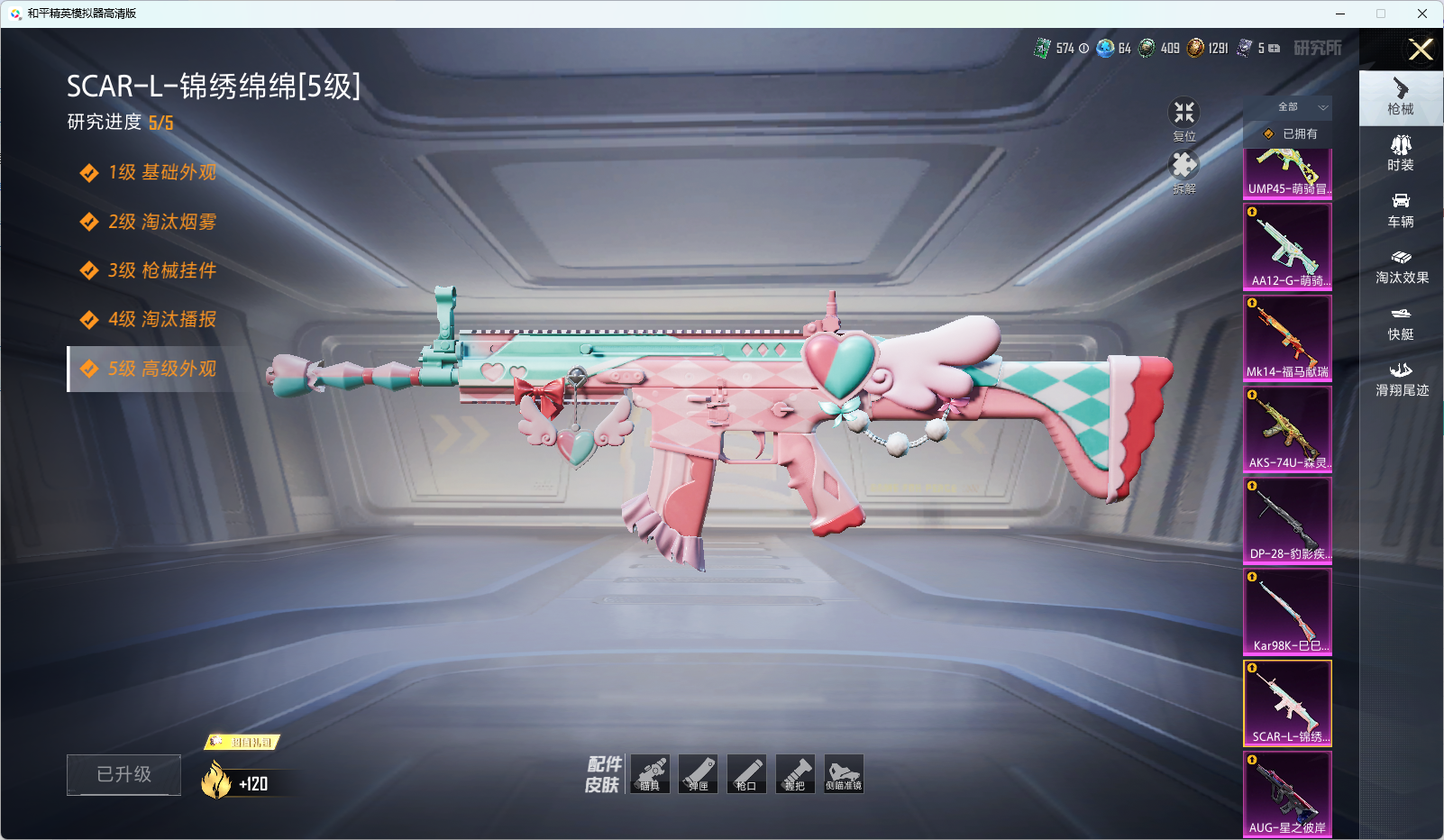Select the AKS-74U skin thumbnail
Image resolution: width=1444 pixels, height=840 pixels.
(1287, 429)
